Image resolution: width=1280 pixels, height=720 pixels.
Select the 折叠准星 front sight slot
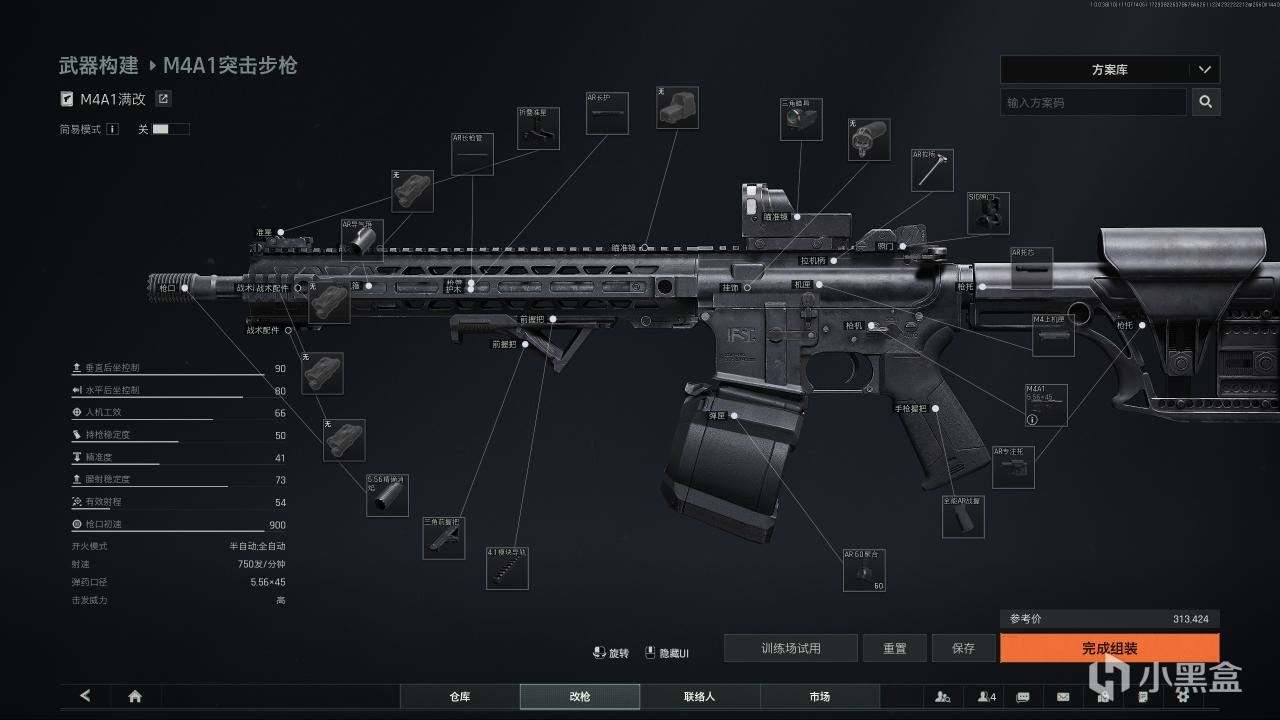[538, 129]
